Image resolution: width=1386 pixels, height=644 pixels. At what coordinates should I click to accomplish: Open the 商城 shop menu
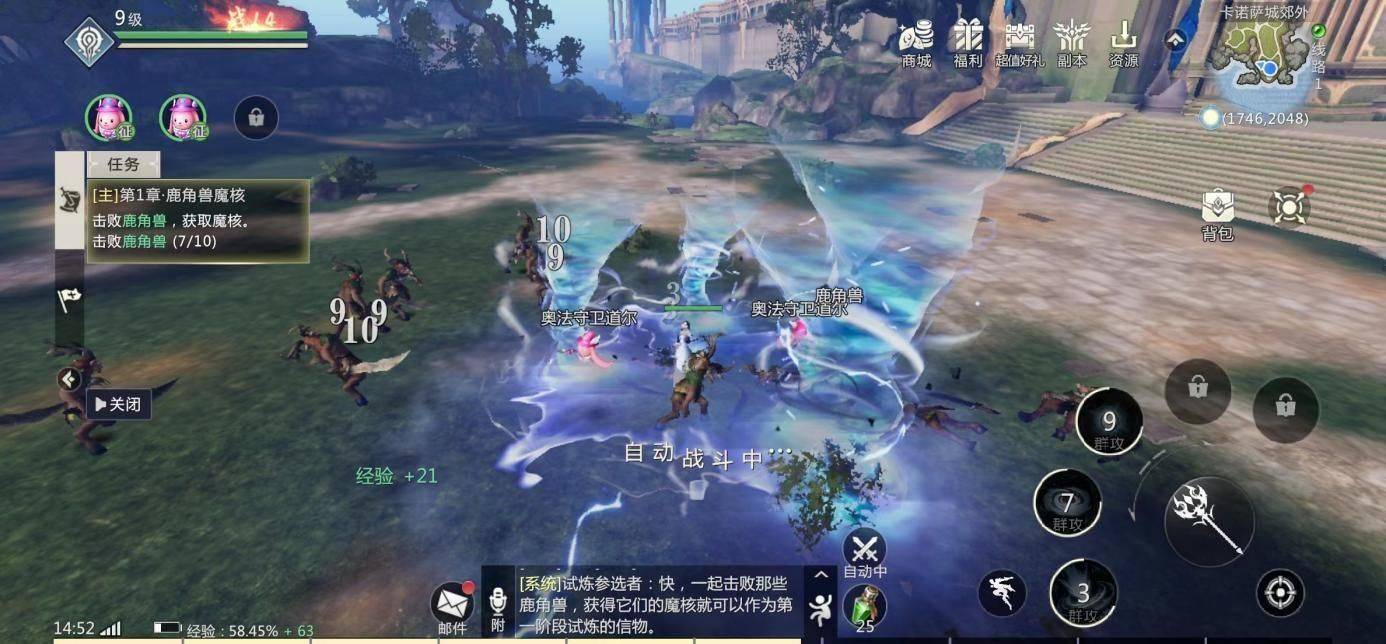pos(916,43)
